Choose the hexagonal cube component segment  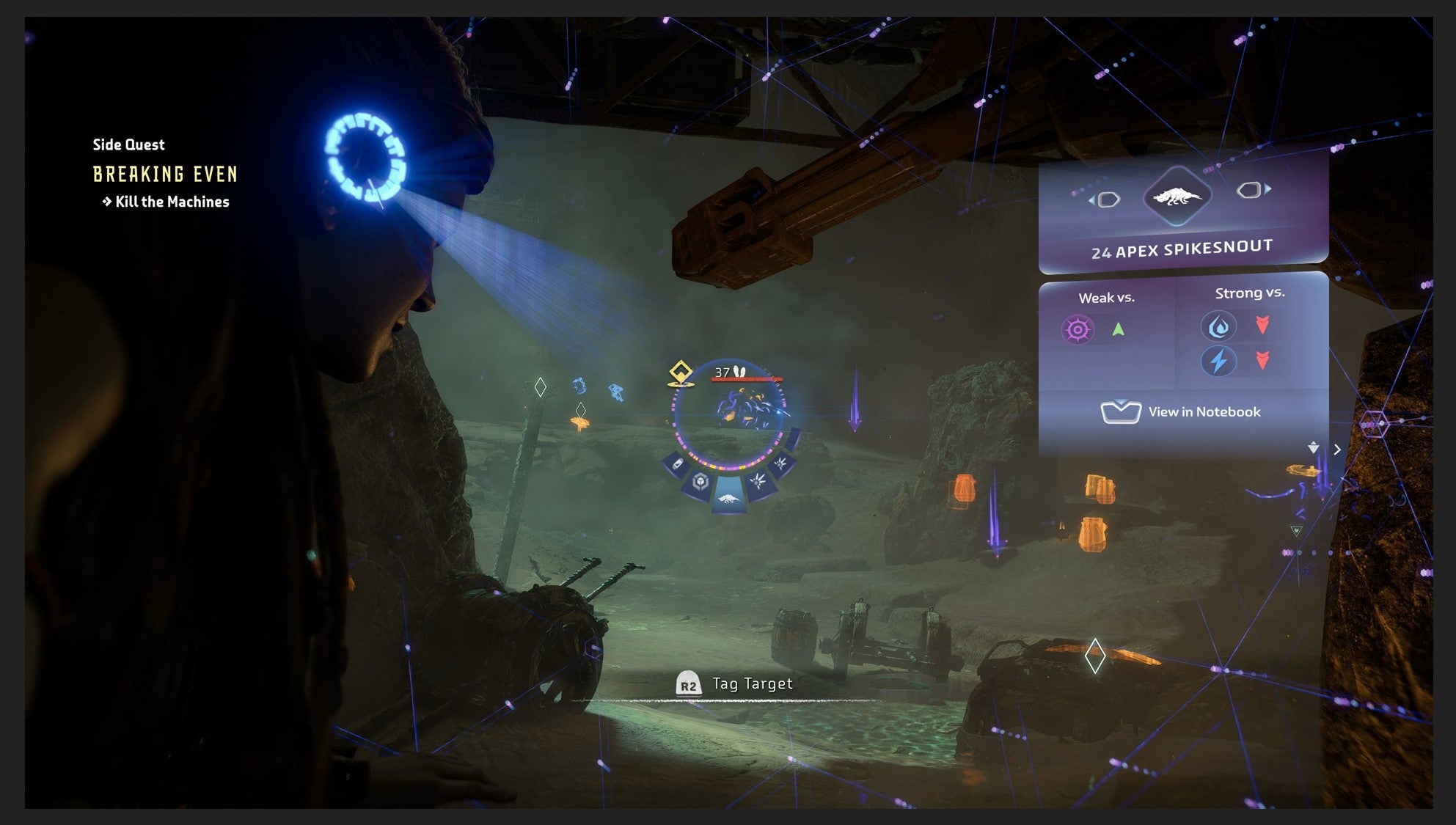pyautogui.click(x=700, y=482)
